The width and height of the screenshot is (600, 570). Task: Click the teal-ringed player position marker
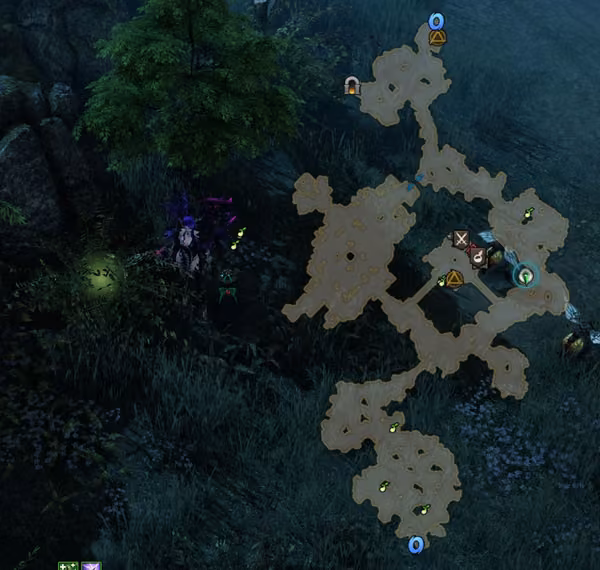(524, 273)
